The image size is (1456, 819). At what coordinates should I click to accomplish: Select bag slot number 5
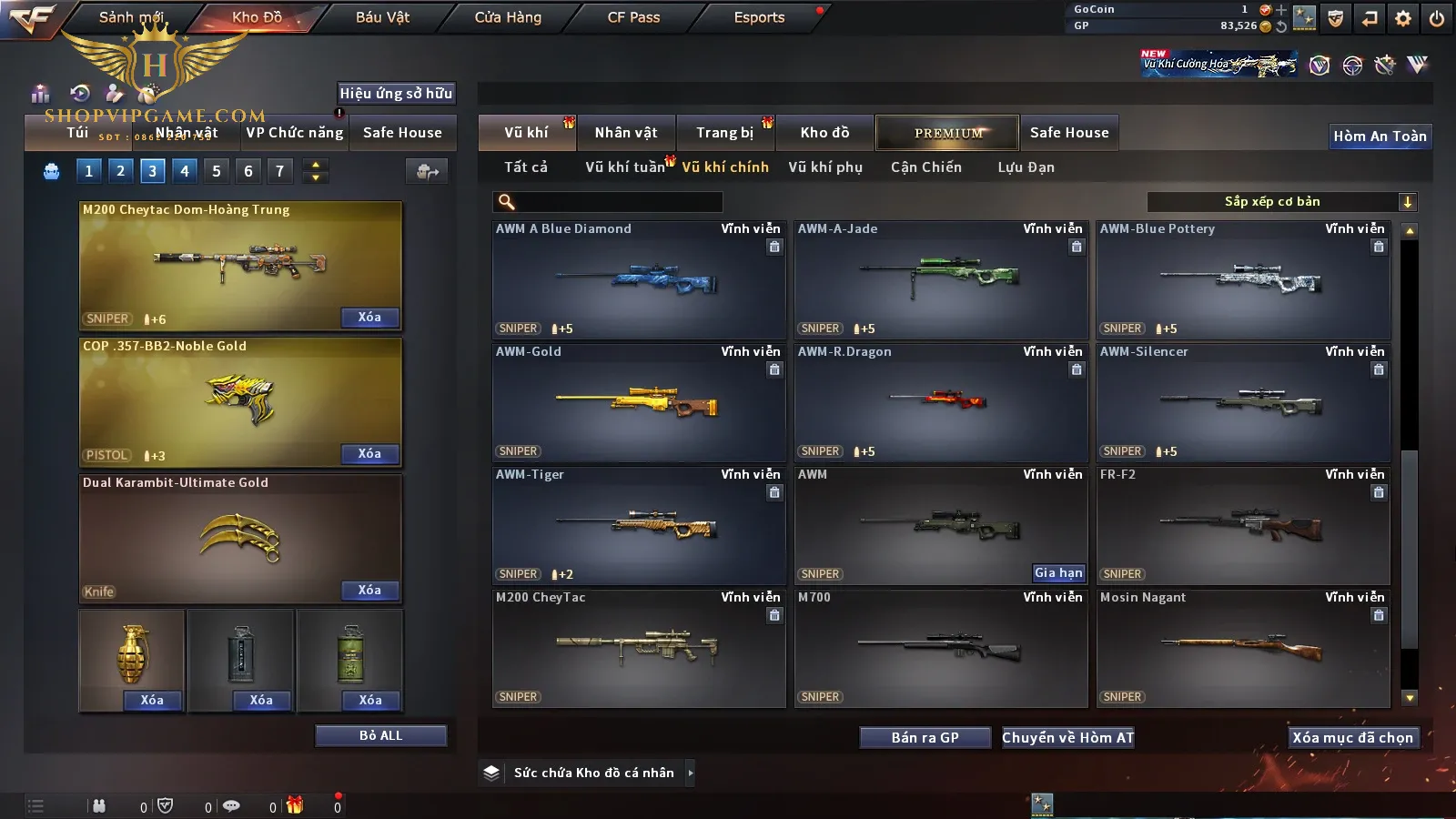217,171
